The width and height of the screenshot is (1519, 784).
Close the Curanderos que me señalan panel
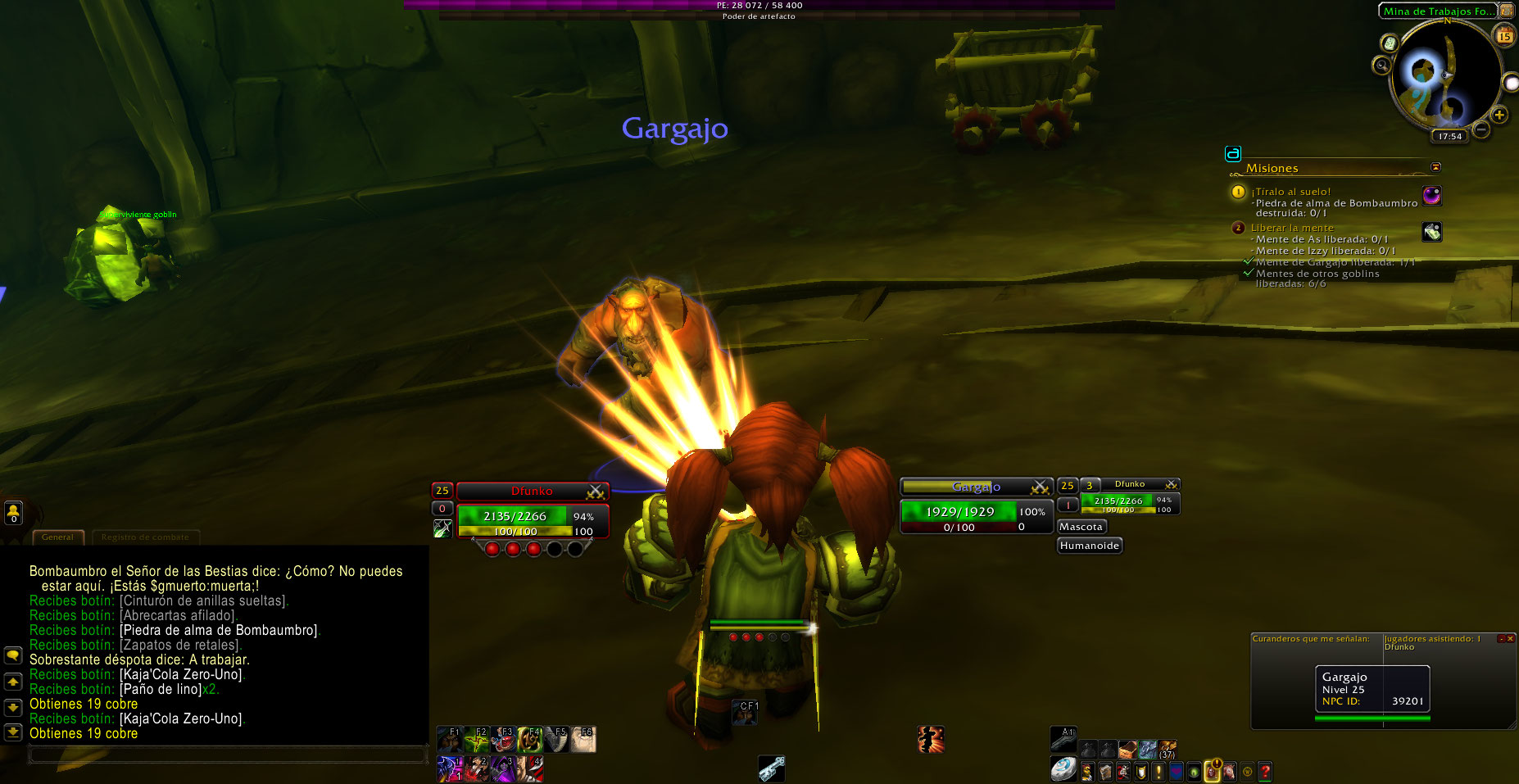click(x=1510, y=639)
